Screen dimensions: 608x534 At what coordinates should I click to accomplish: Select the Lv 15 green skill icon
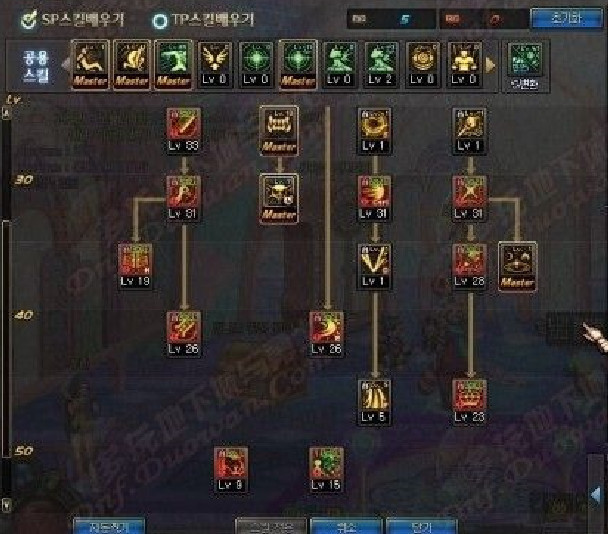click(326, 465)
